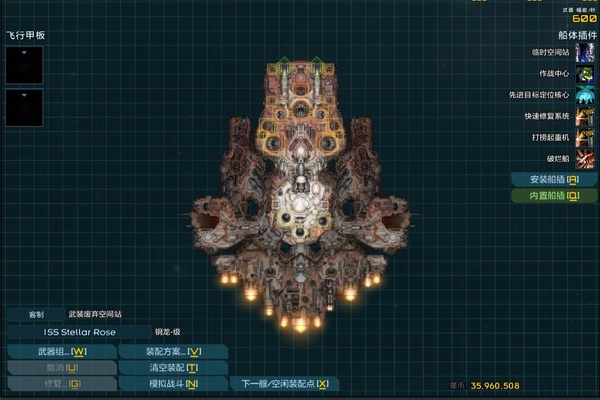Select the 临时空间站 hullmod icon
Screen dimensions: 600x400
coord(585,52)
